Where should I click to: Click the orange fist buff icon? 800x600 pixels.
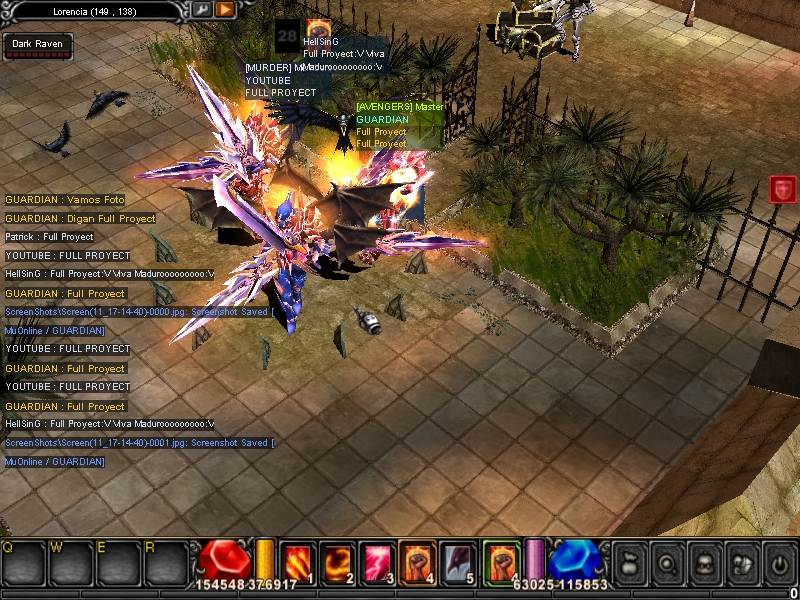tap(318, 29)
